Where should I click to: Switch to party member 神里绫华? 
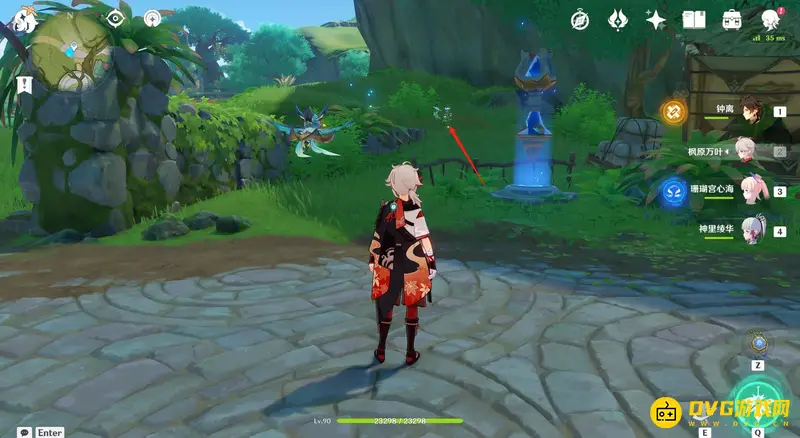tap(748, 229)
